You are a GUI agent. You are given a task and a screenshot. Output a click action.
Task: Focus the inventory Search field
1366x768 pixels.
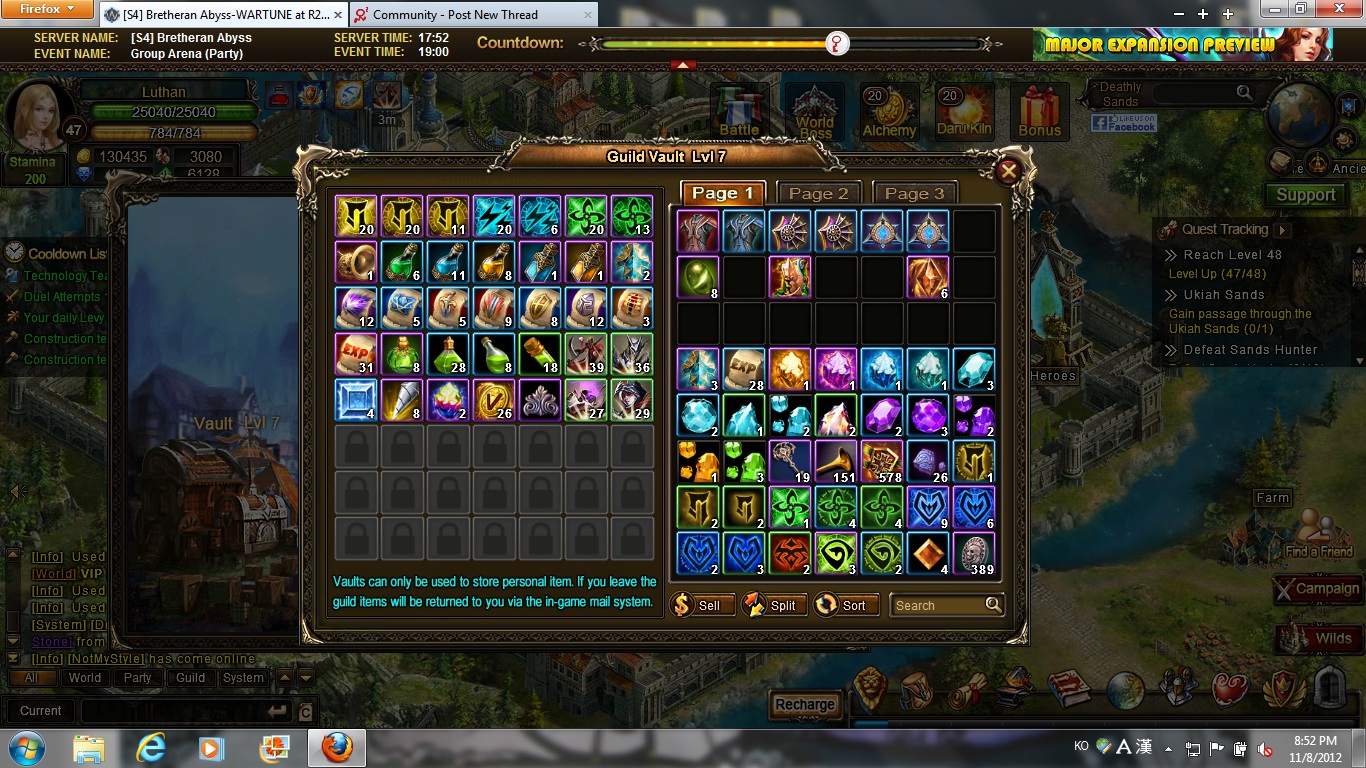(936, 605)
